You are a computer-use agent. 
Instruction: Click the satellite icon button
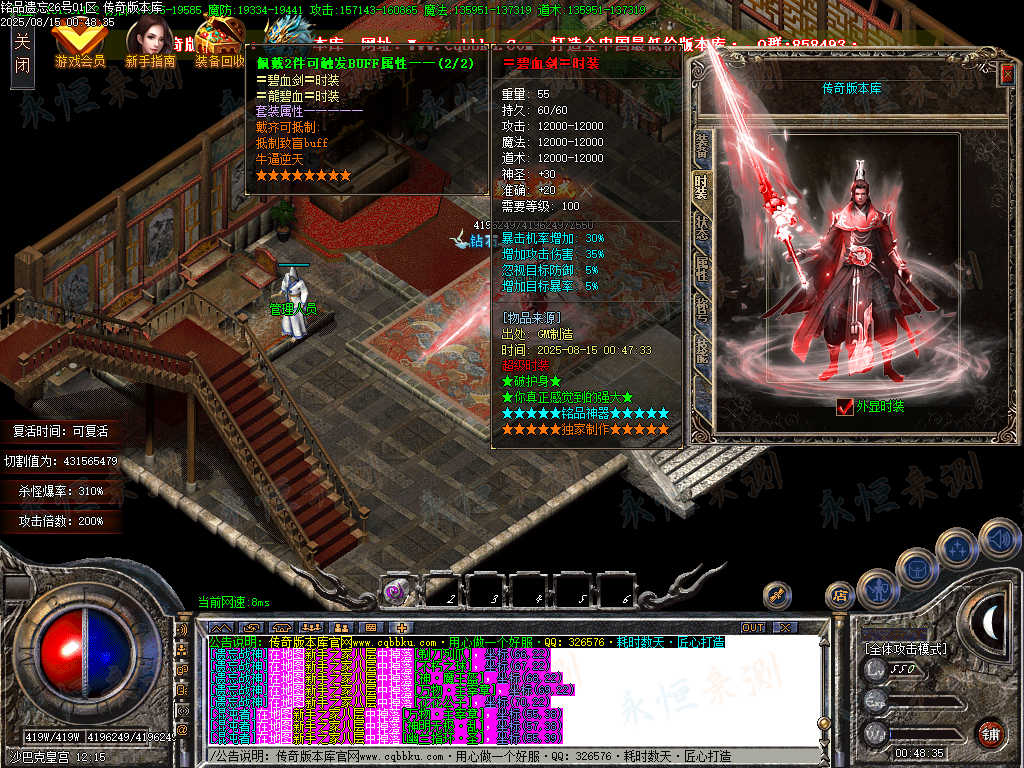pyautogui.click(x=776, y=596)
